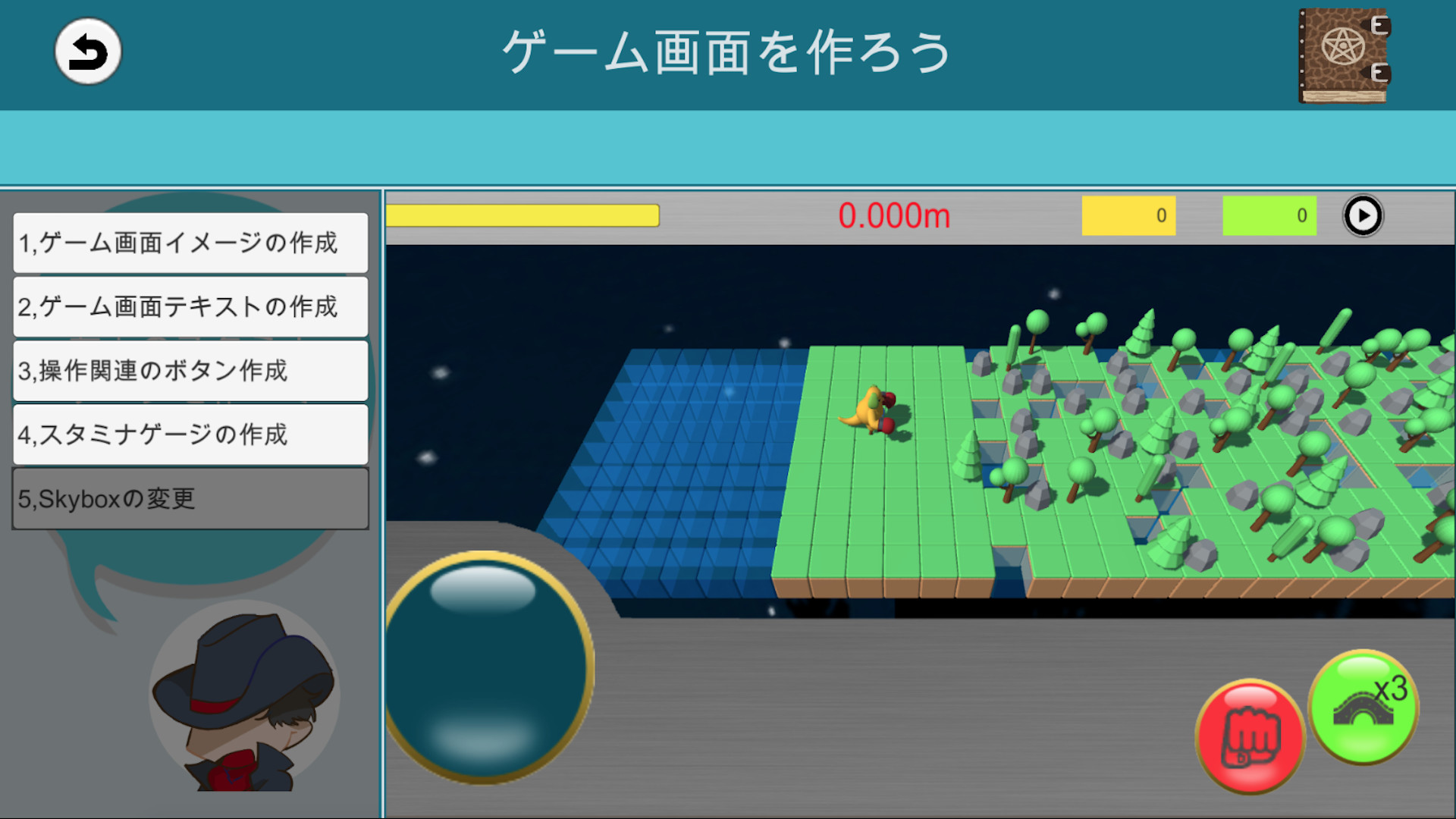The height and width of the screenshot is (819, 1456).
Task: Click the E-marked bookmark on the spell book
Action: point(1382,27)
